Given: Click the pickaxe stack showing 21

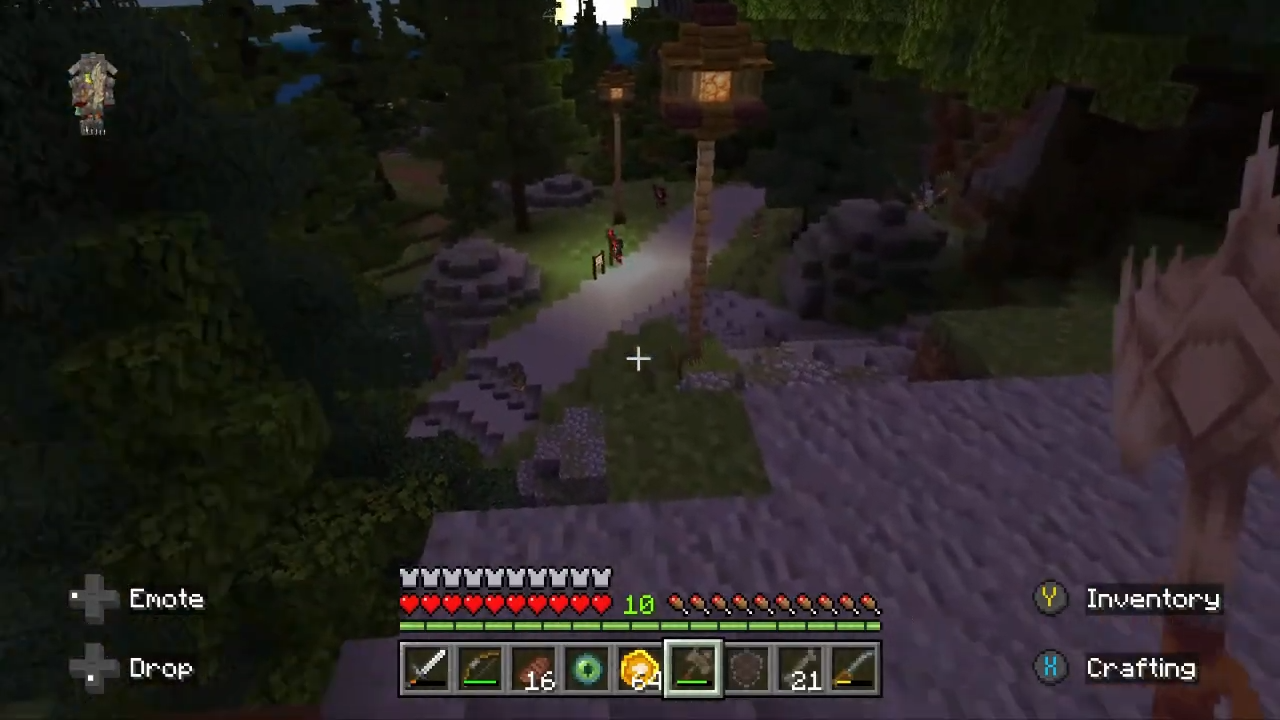Looking at the screenshot, I should pos(802,670).
